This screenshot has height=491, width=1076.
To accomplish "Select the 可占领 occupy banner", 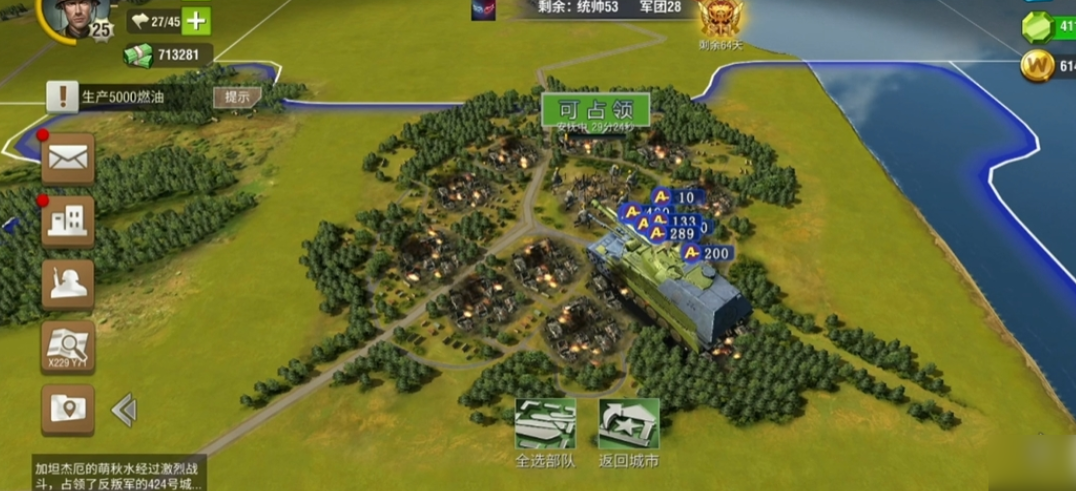I will pos(596,110).
